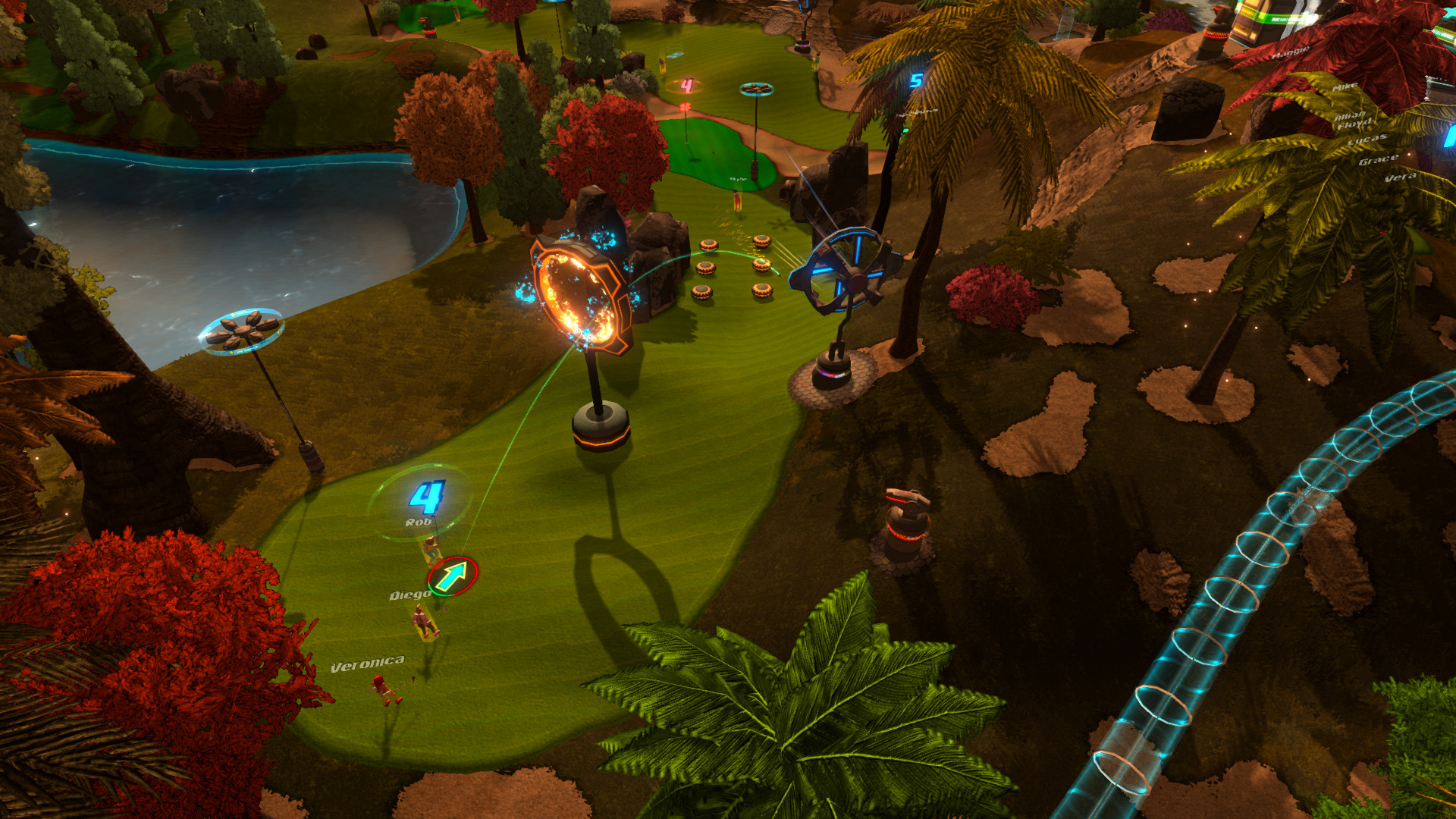Image resolution: width=1456 pixels, height=819 pixels.
Task: Click the Maggie name tag top right
Action: pyautogui.click(x=1291, y=53)
